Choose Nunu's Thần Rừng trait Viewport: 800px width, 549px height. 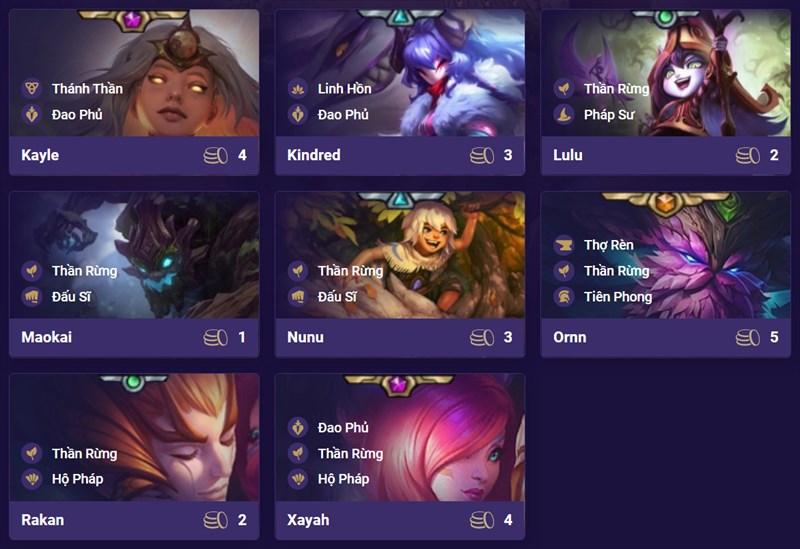[x=351, y=271]
